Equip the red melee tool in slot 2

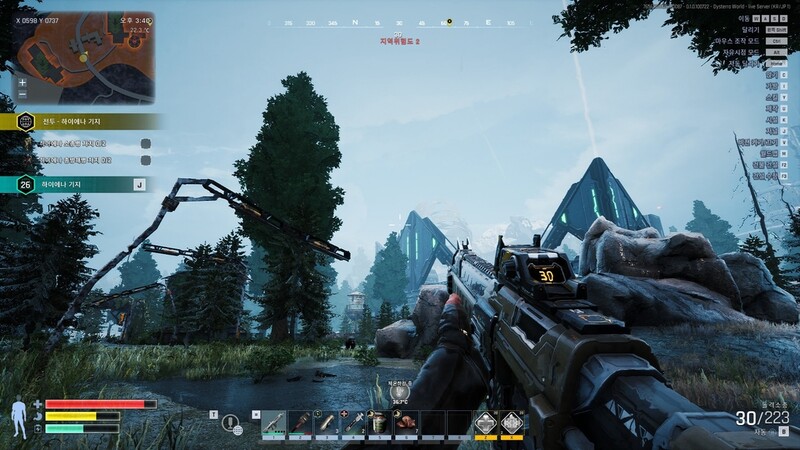point(300,423)
